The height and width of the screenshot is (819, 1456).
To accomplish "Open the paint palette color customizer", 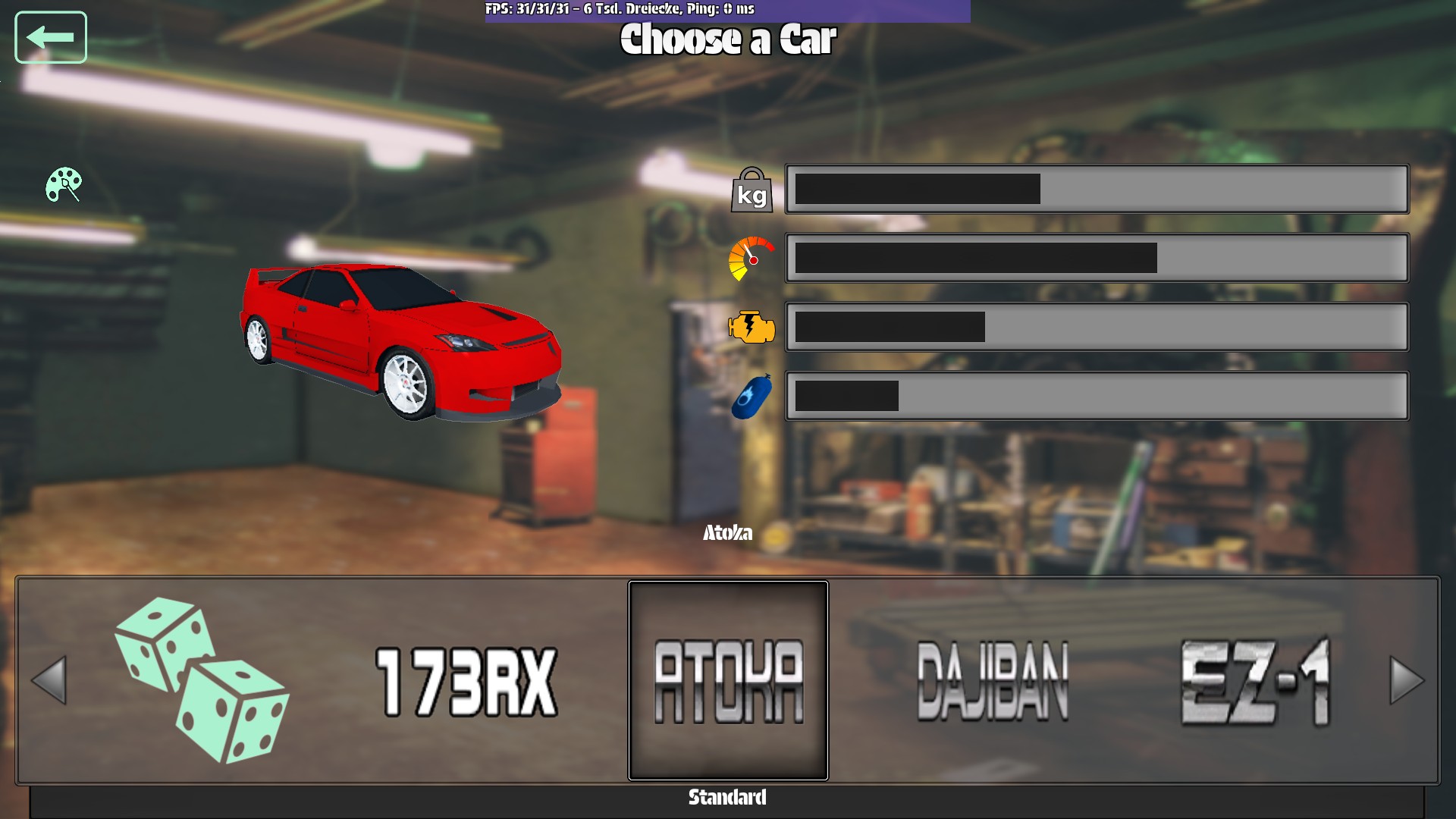I will pyautogui.click(x=64, y=184).
